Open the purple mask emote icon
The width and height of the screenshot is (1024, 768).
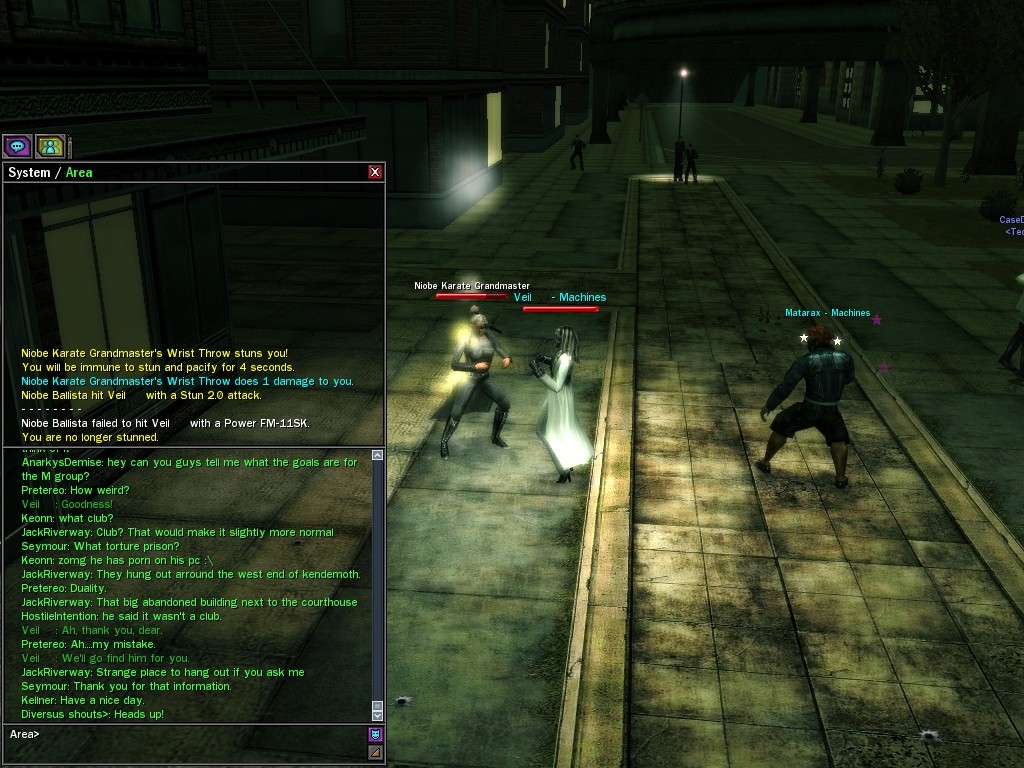[x=375, y=734]
